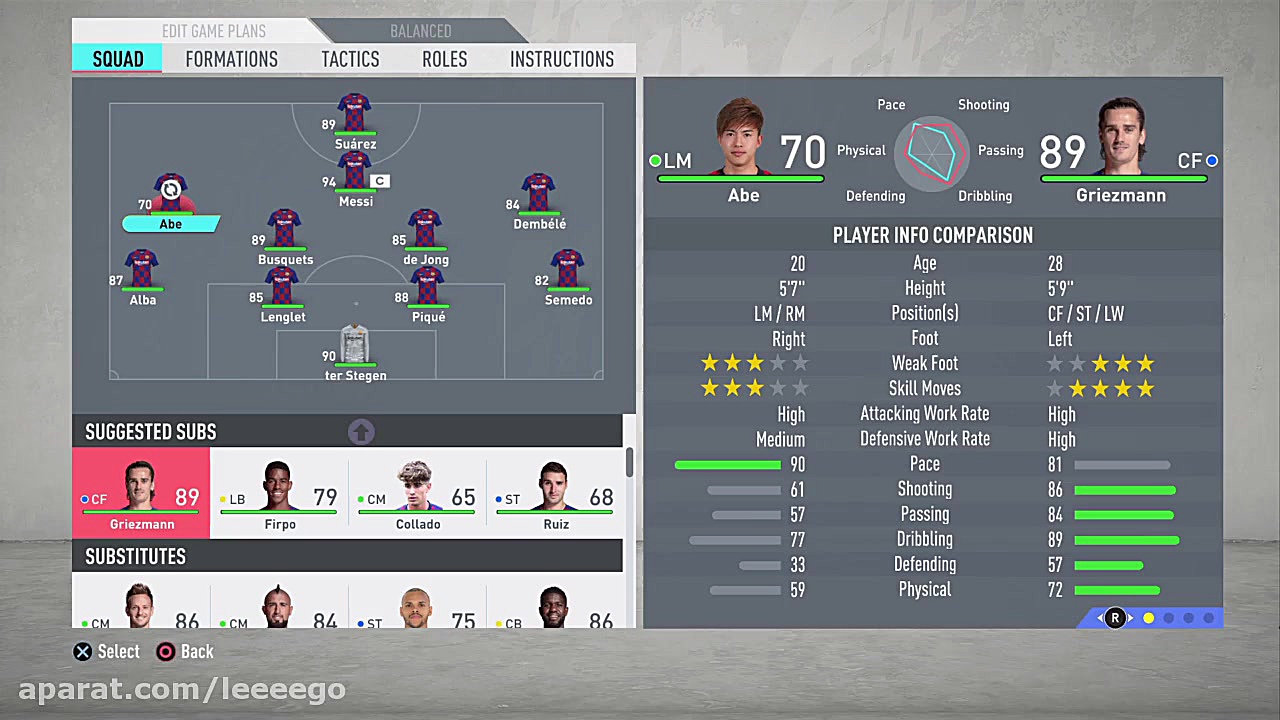The image size is (1280, 720).
Task: Go to the Instructions tab
Action: (x=561, y=59)
